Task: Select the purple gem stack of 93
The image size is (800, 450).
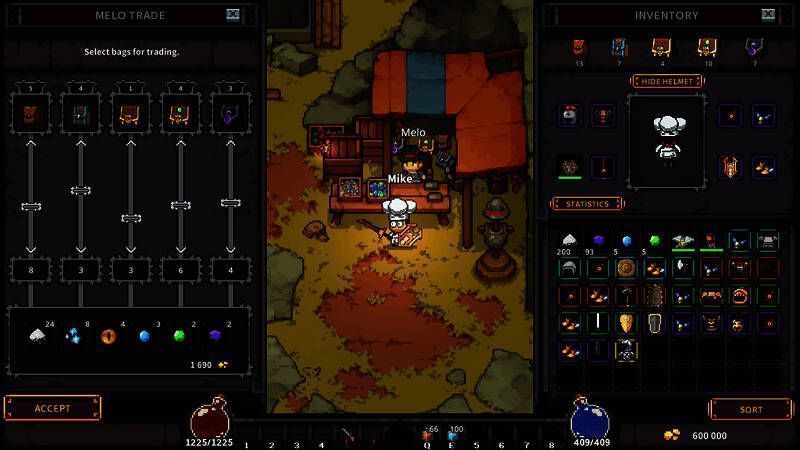Action: [598, 240]
